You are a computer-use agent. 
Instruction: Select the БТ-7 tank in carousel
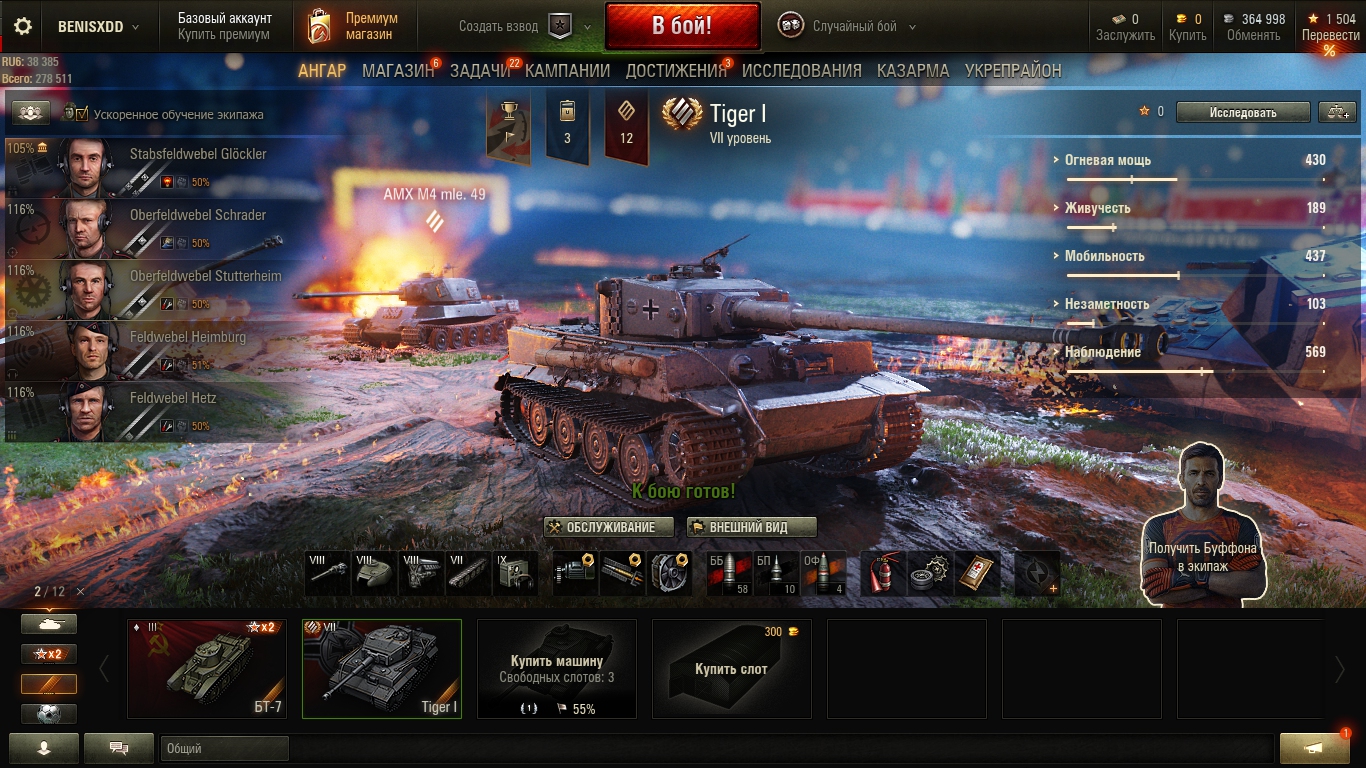click(x=207, y=668)
